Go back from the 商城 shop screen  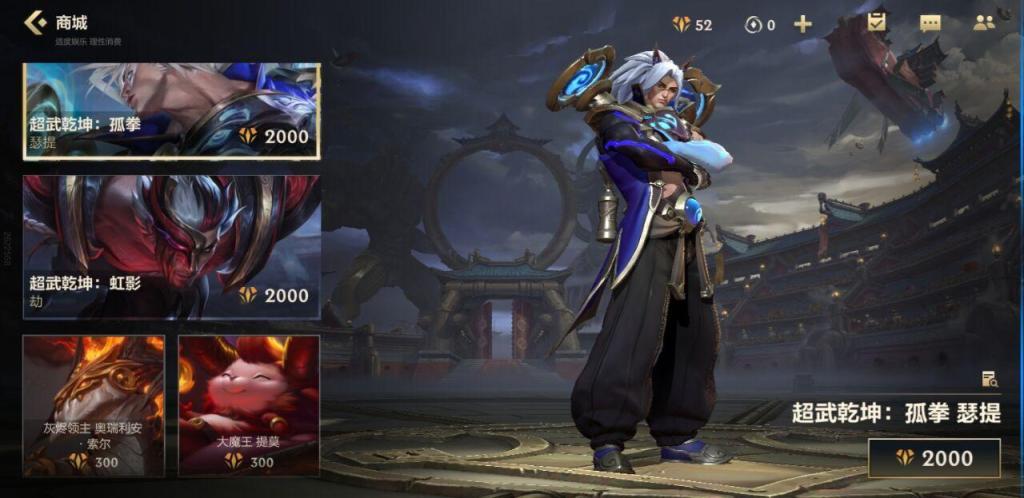point(35,22)
